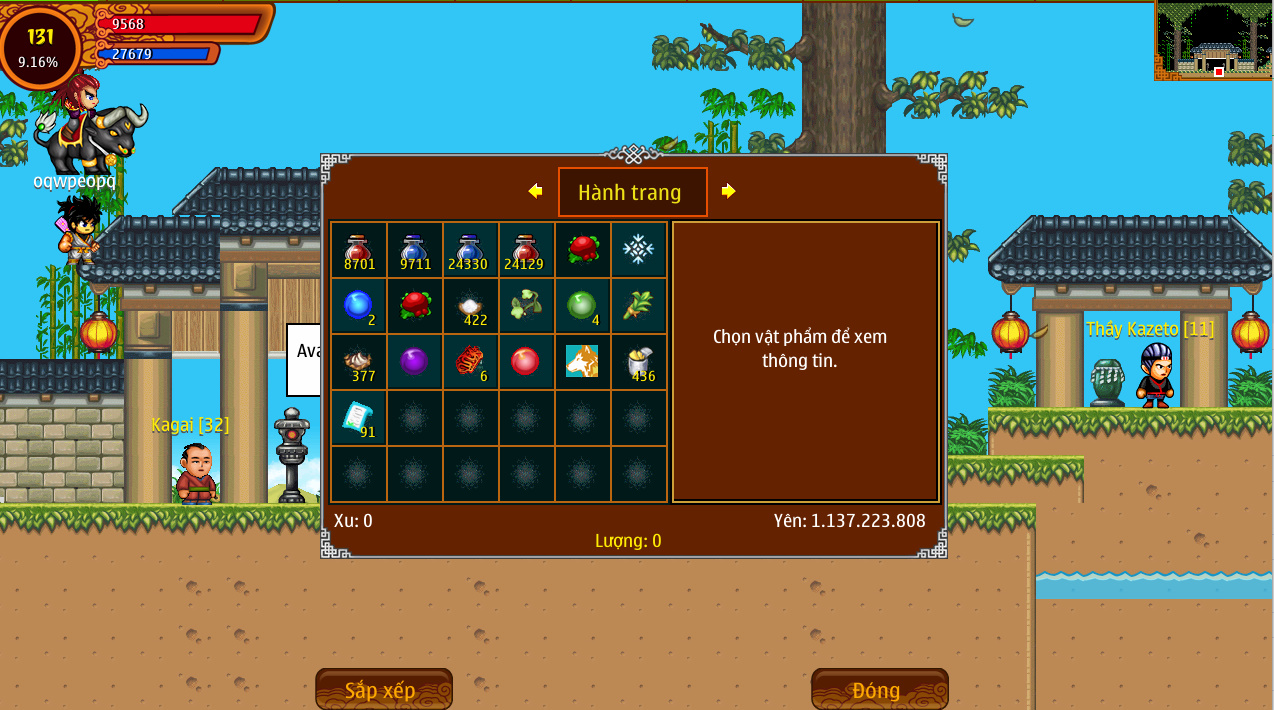Sort the inventory with Sắp xếp
The image size is (1274, 710).
[x=383, y=690]
